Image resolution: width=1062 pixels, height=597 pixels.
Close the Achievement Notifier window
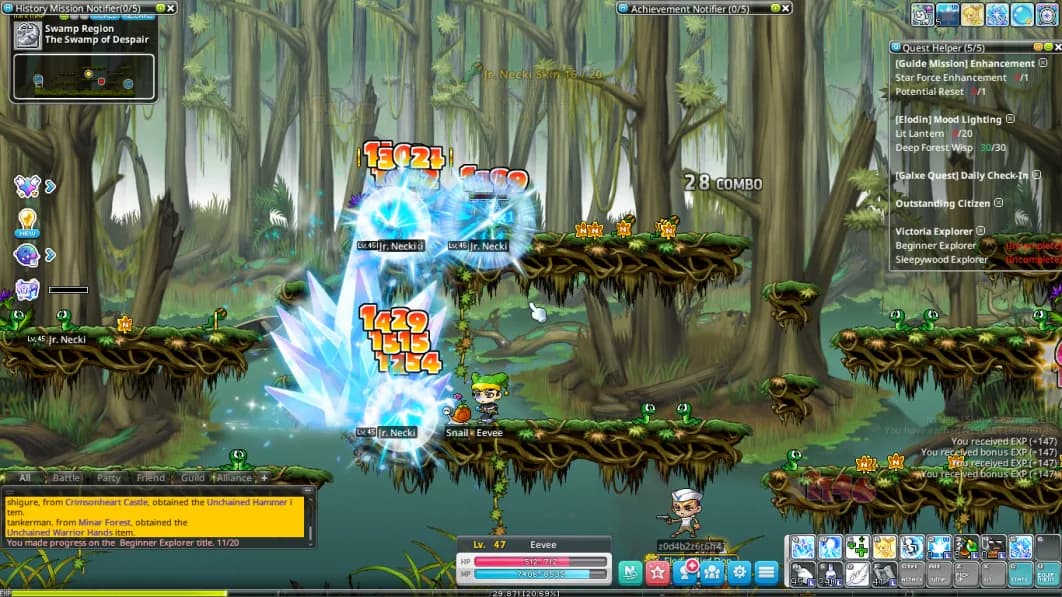tap(784, 8)
